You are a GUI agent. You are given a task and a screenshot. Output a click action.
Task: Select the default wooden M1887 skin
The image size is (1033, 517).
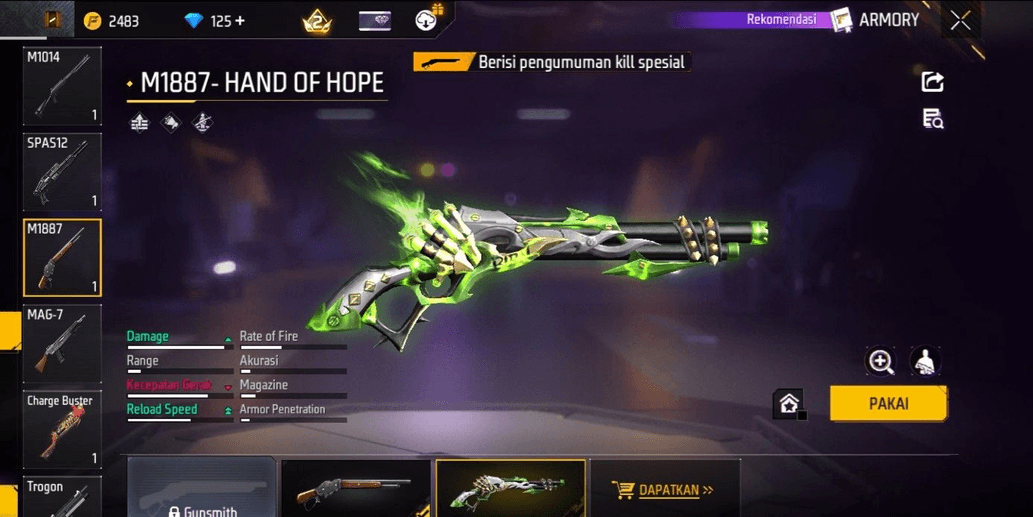pos(356,490)
